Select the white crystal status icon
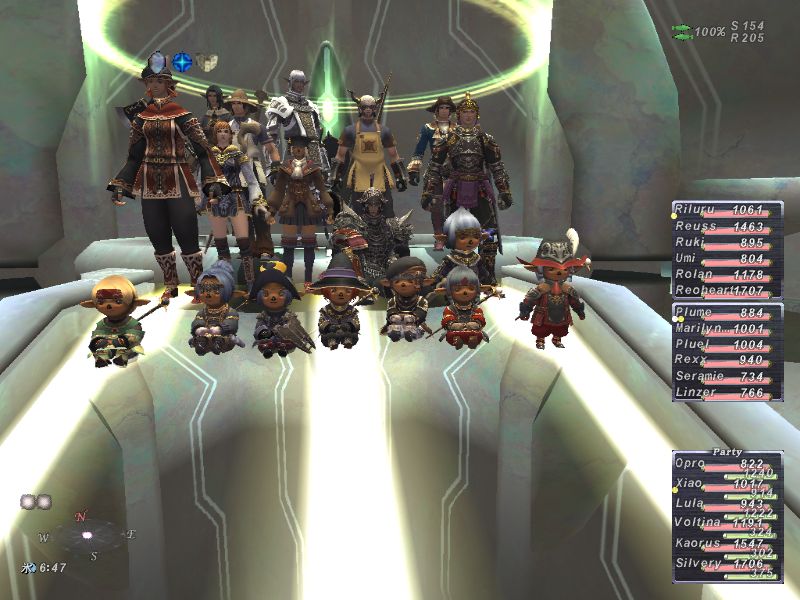The height and width of the screenshot is (600, 800). point(156,62)
